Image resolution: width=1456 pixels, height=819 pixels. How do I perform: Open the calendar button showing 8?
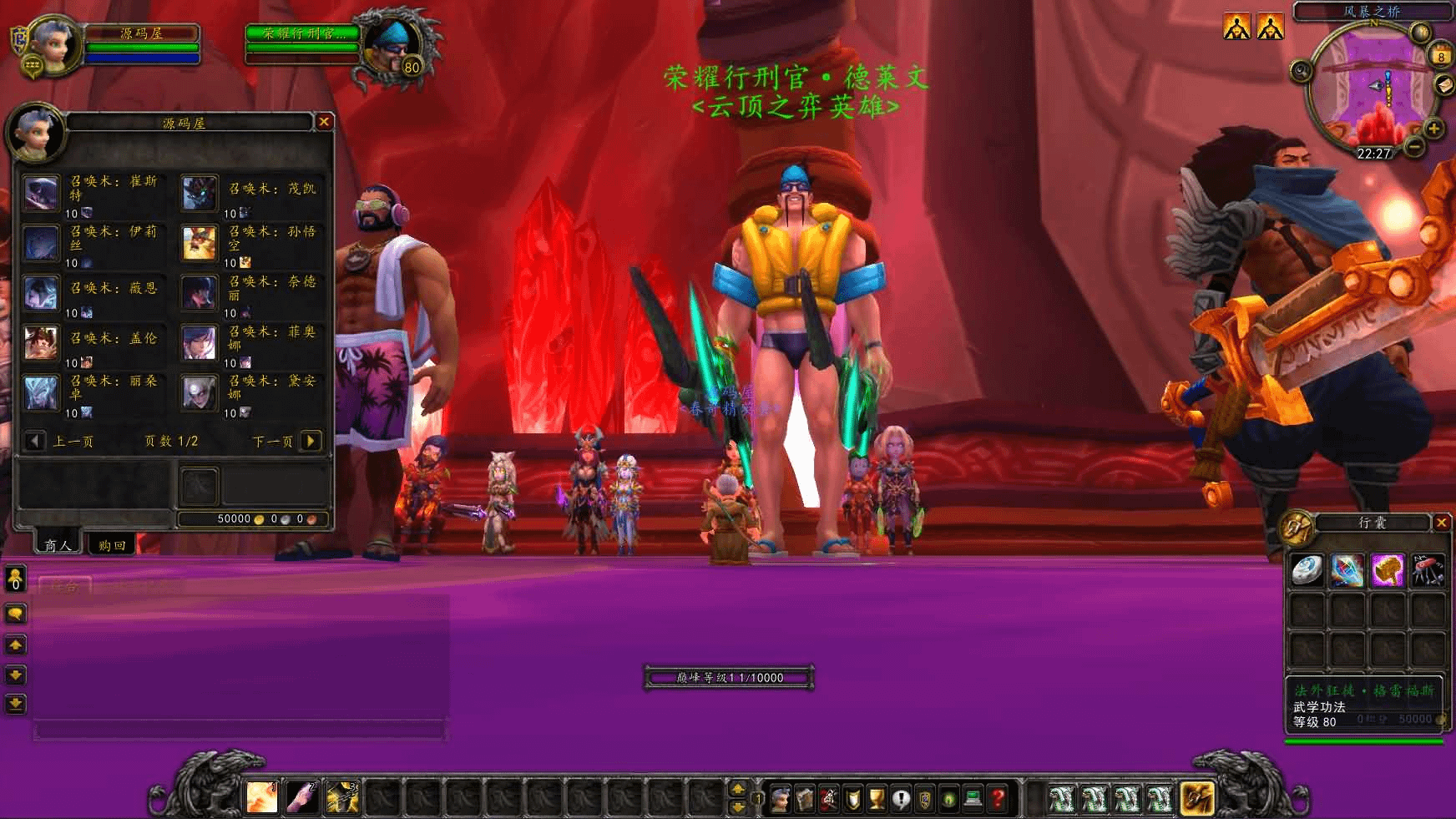[1441, 56]
